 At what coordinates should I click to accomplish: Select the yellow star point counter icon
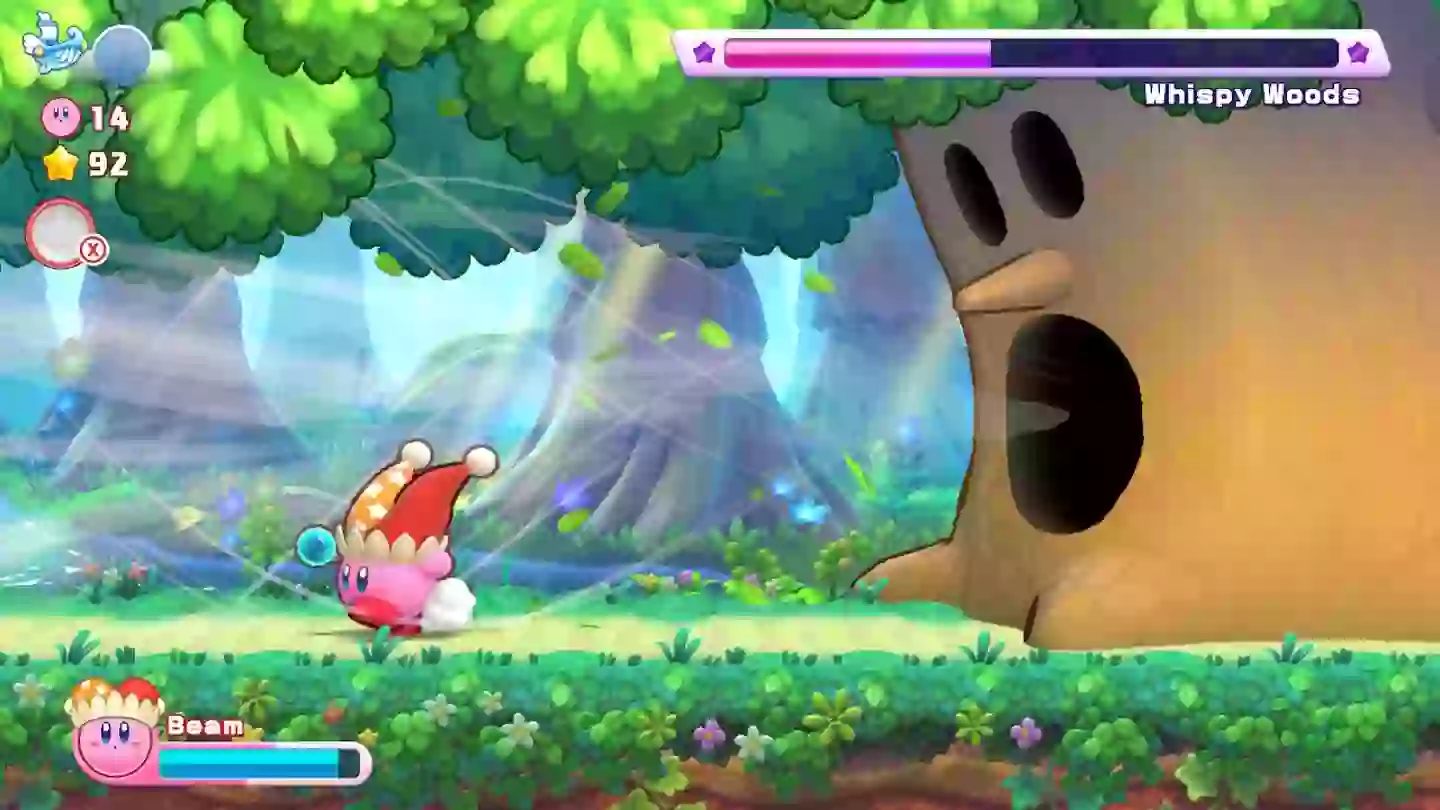59,162
